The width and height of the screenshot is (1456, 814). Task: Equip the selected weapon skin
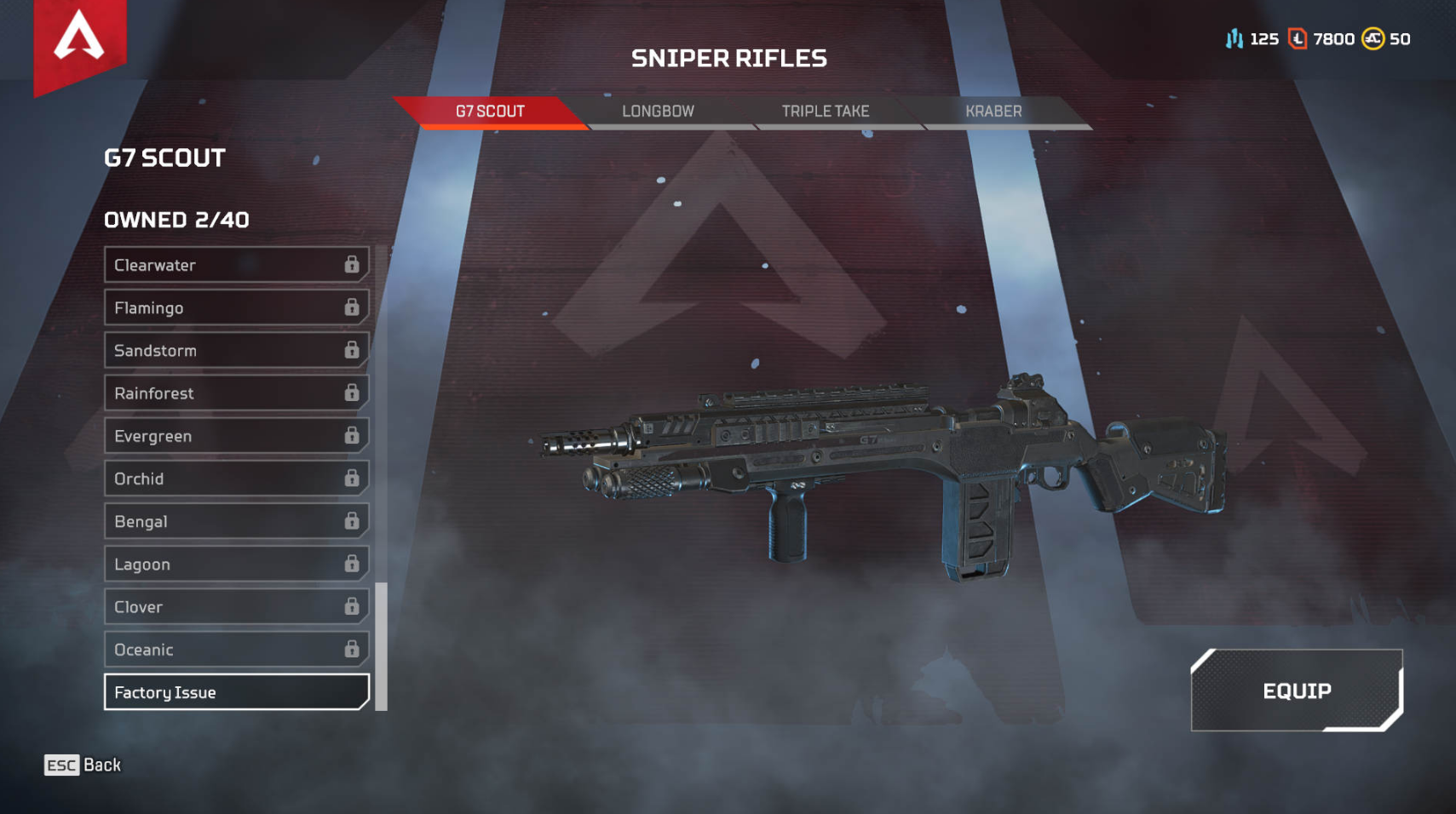click(x=1296, y=691)
